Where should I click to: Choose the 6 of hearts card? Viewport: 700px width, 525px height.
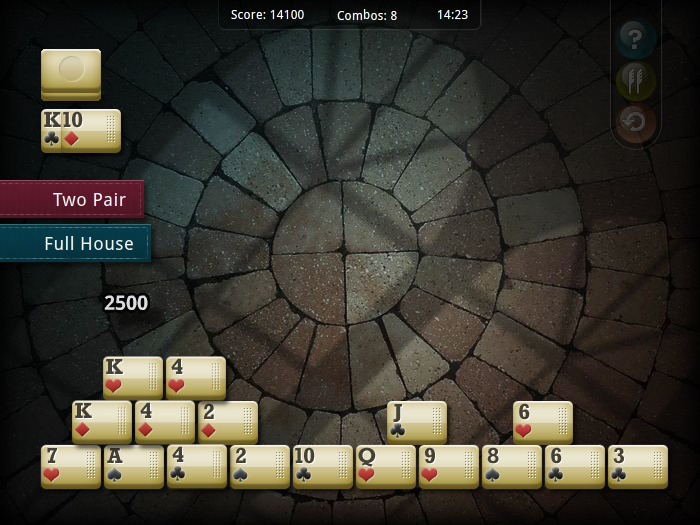(x=543, y=421)
